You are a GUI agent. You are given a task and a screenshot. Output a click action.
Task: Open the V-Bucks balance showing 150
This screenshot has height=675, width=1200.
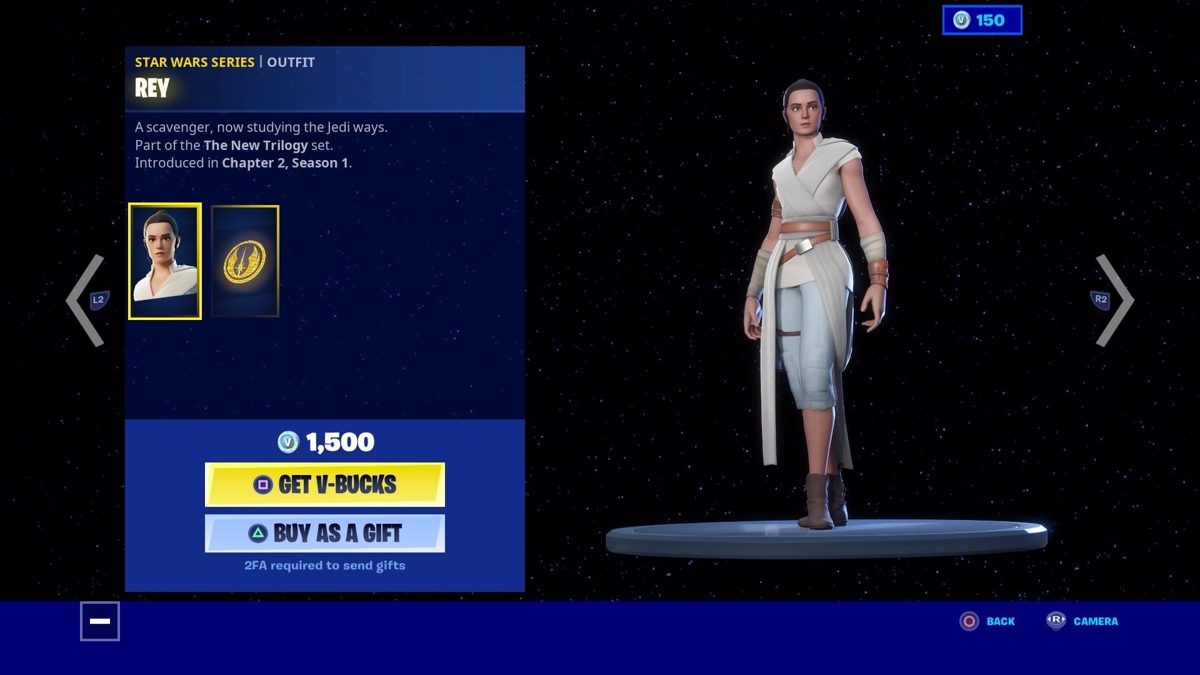coord(981,20)
